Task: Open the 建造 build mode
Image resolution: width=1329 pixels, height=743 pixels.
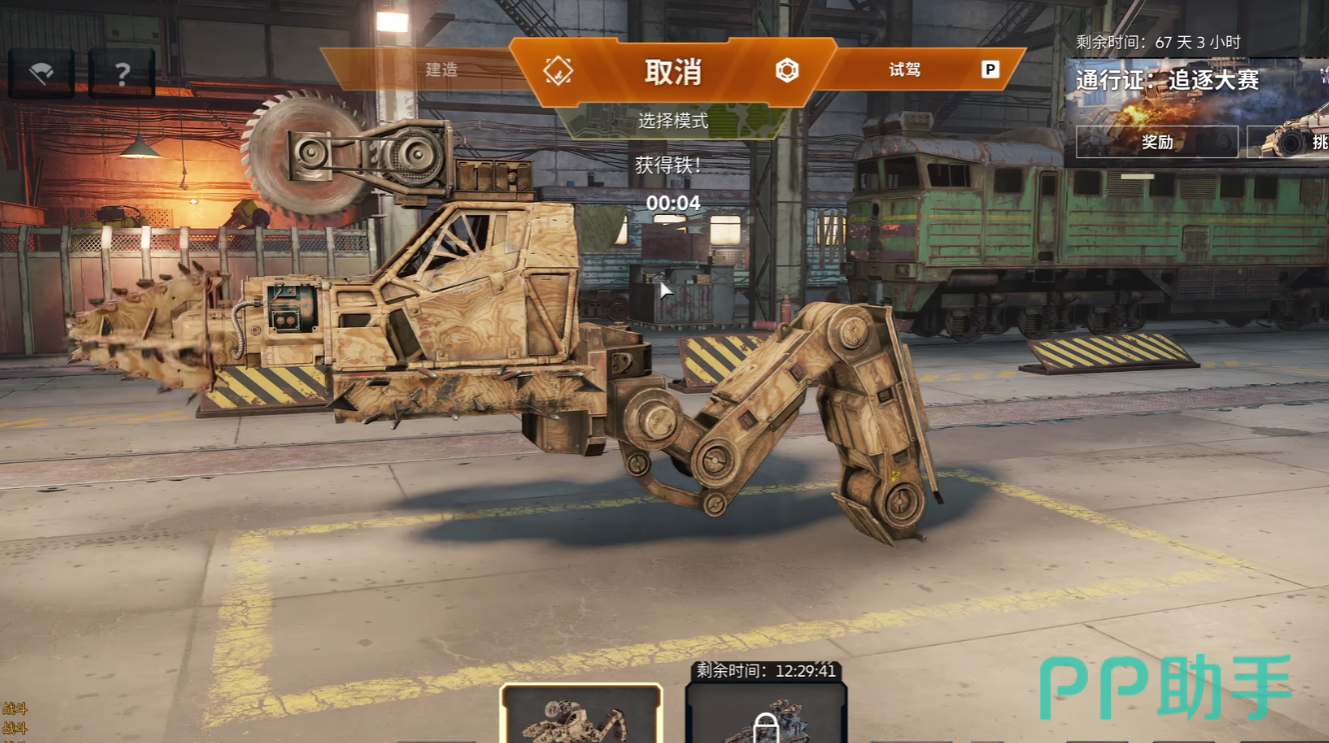Action: (x=441, y=70)
